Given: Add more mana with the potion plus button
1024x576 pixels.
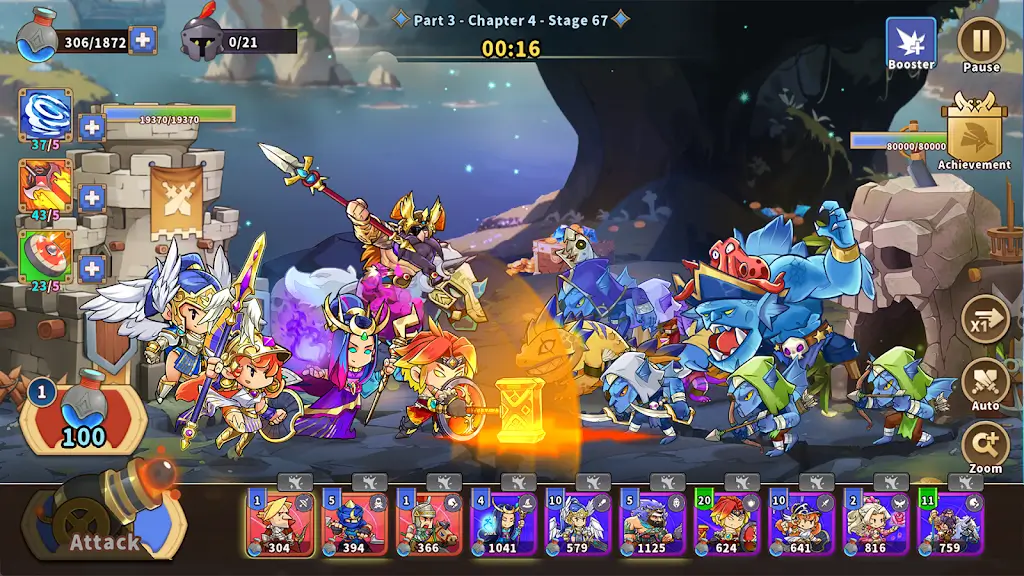Looking at the screenshot, I should point(143,40).
